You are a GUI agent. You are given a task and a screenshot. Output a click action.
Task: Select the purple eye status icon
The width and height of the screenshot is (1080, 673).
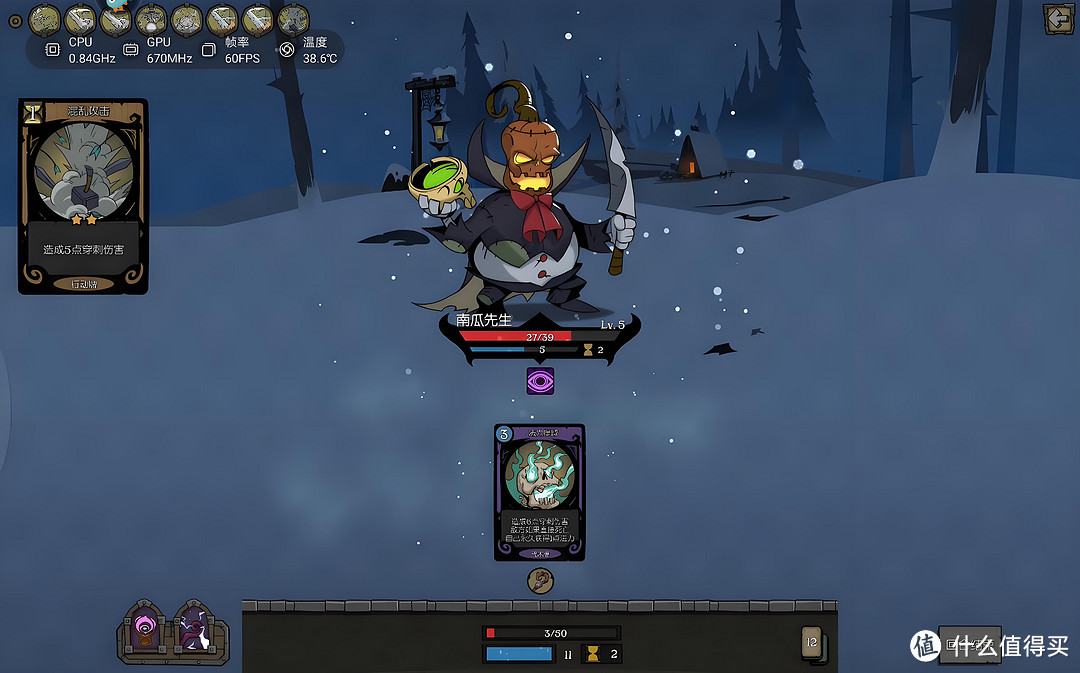coord(540,381)
